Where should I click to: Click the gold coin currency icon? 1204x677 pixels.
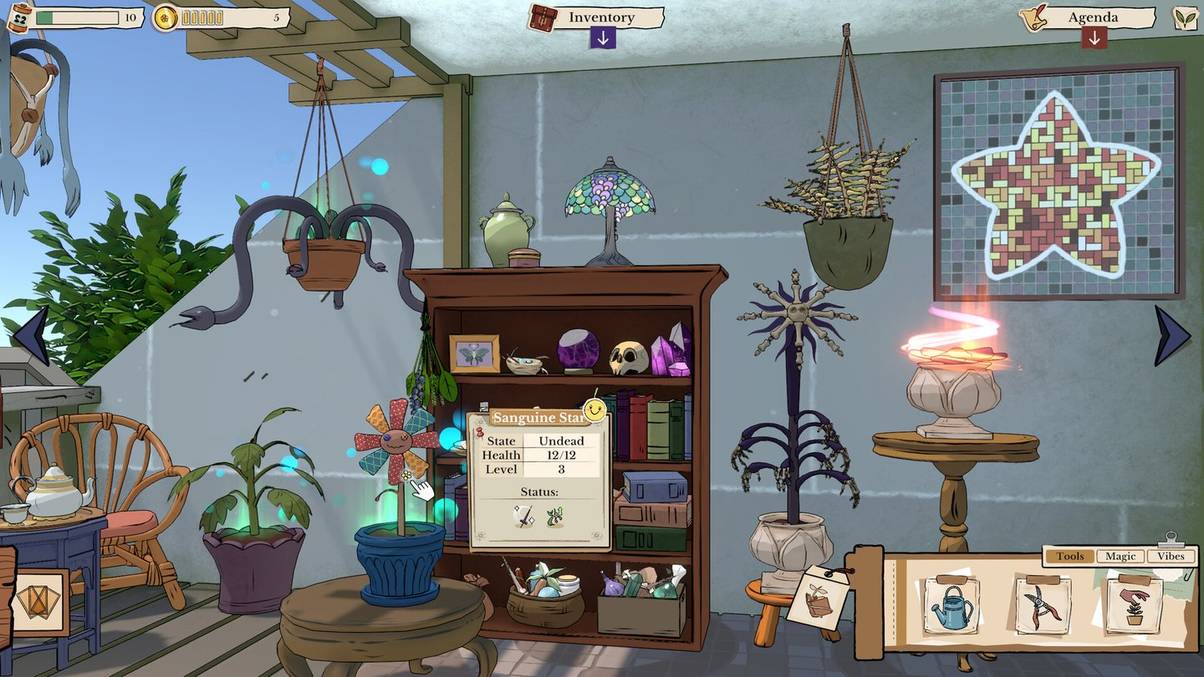point(165,18)
